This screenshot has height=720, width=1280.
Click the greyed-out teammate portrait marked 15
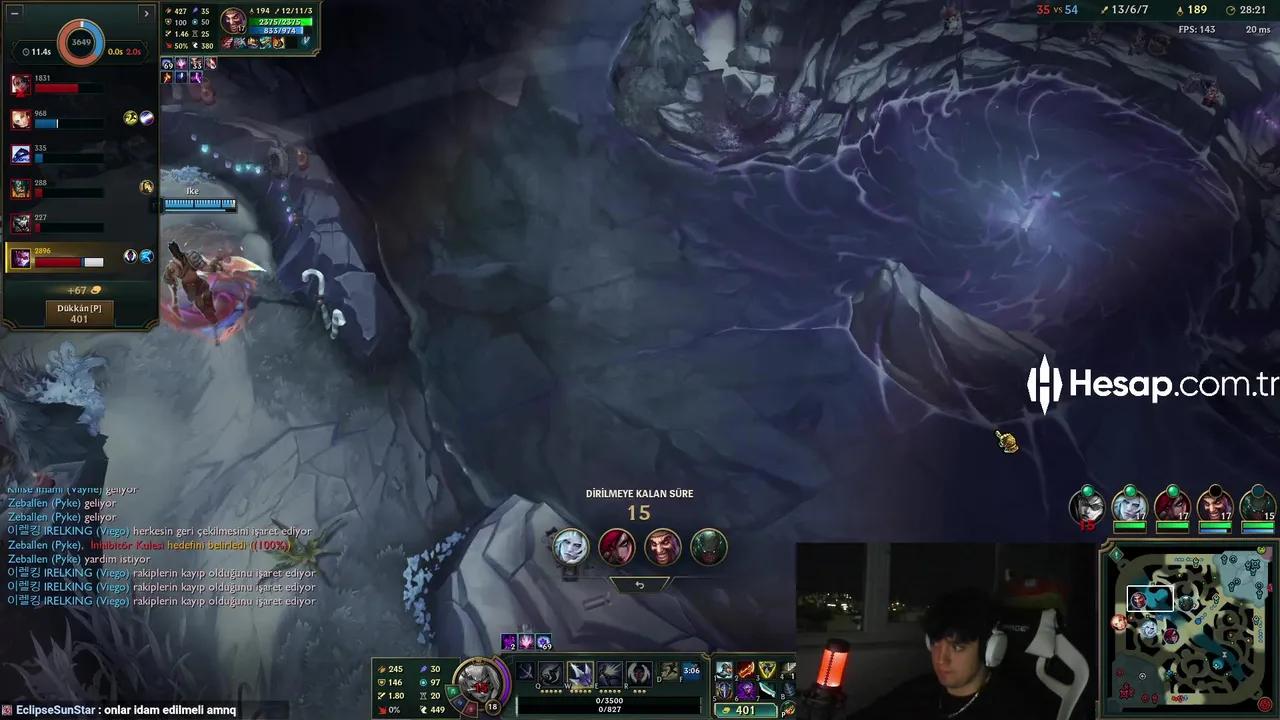(x=1087, y=506)
